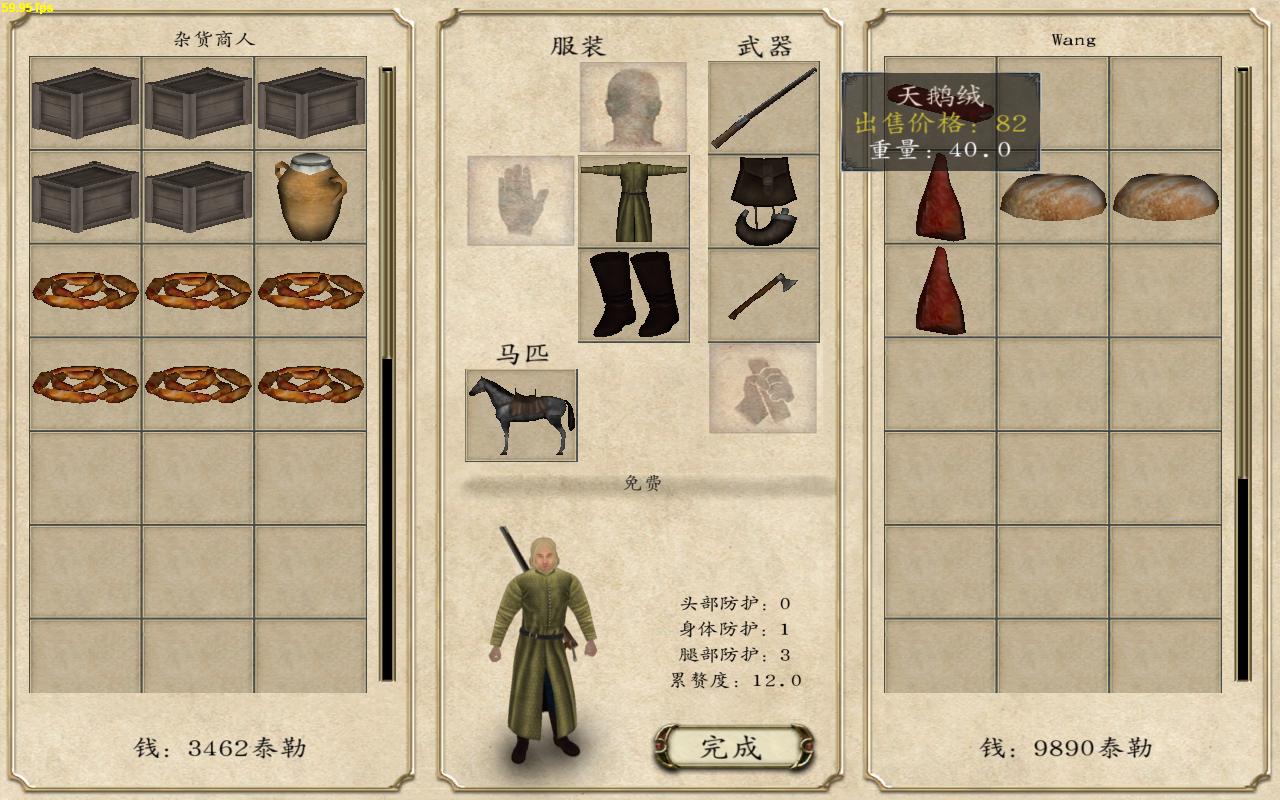Viewport: 1280px width, 800px height.
Task: Select the musket weapon slot
Action: coord(764,107)
